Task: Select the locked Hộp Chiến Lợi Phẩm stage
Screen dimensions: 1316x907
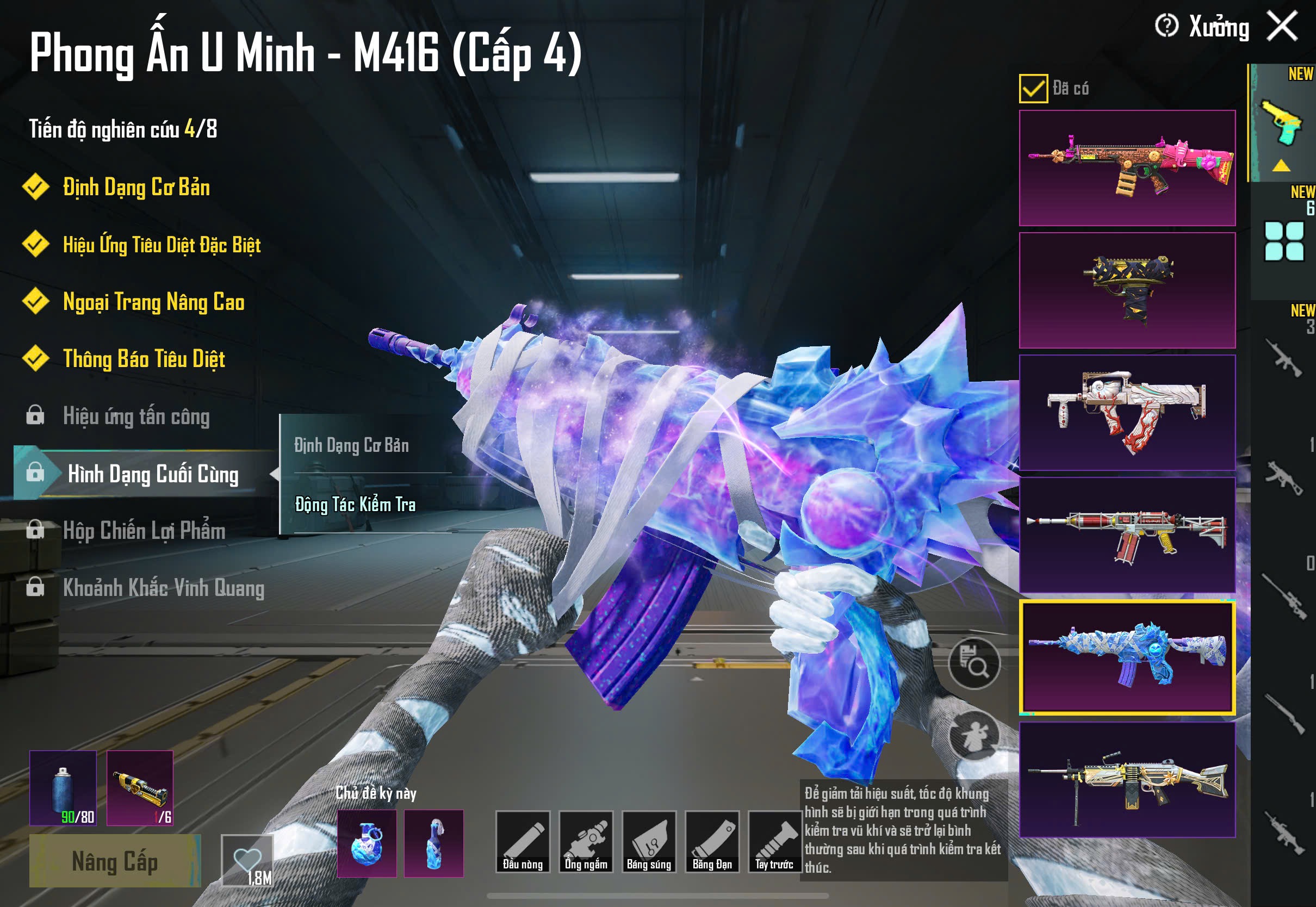Action: [144, 531]
